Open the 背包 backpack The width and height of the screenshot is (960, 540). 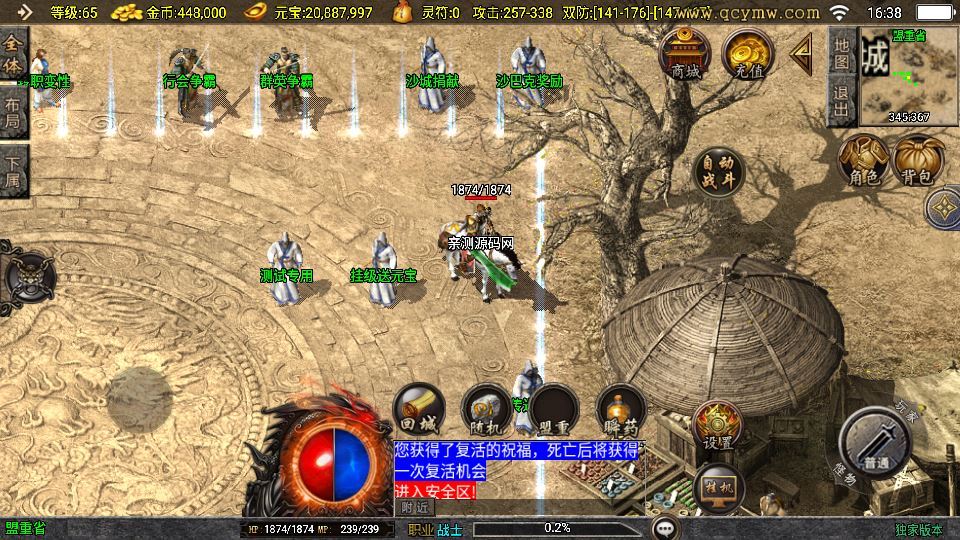918,161
